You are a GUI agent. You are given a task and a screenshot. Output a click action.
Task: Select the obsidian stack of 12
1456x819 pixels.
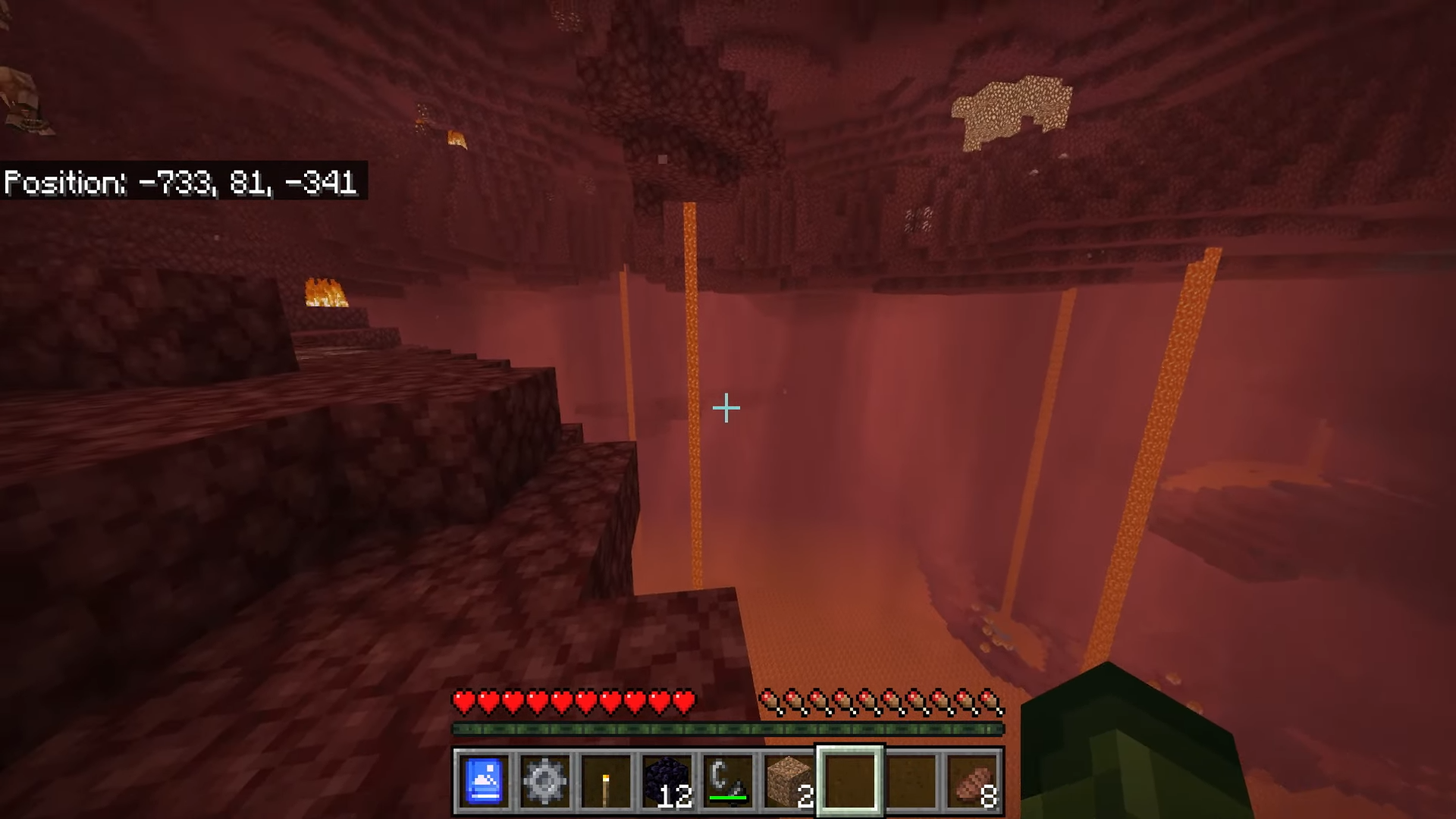coord(667,781)
